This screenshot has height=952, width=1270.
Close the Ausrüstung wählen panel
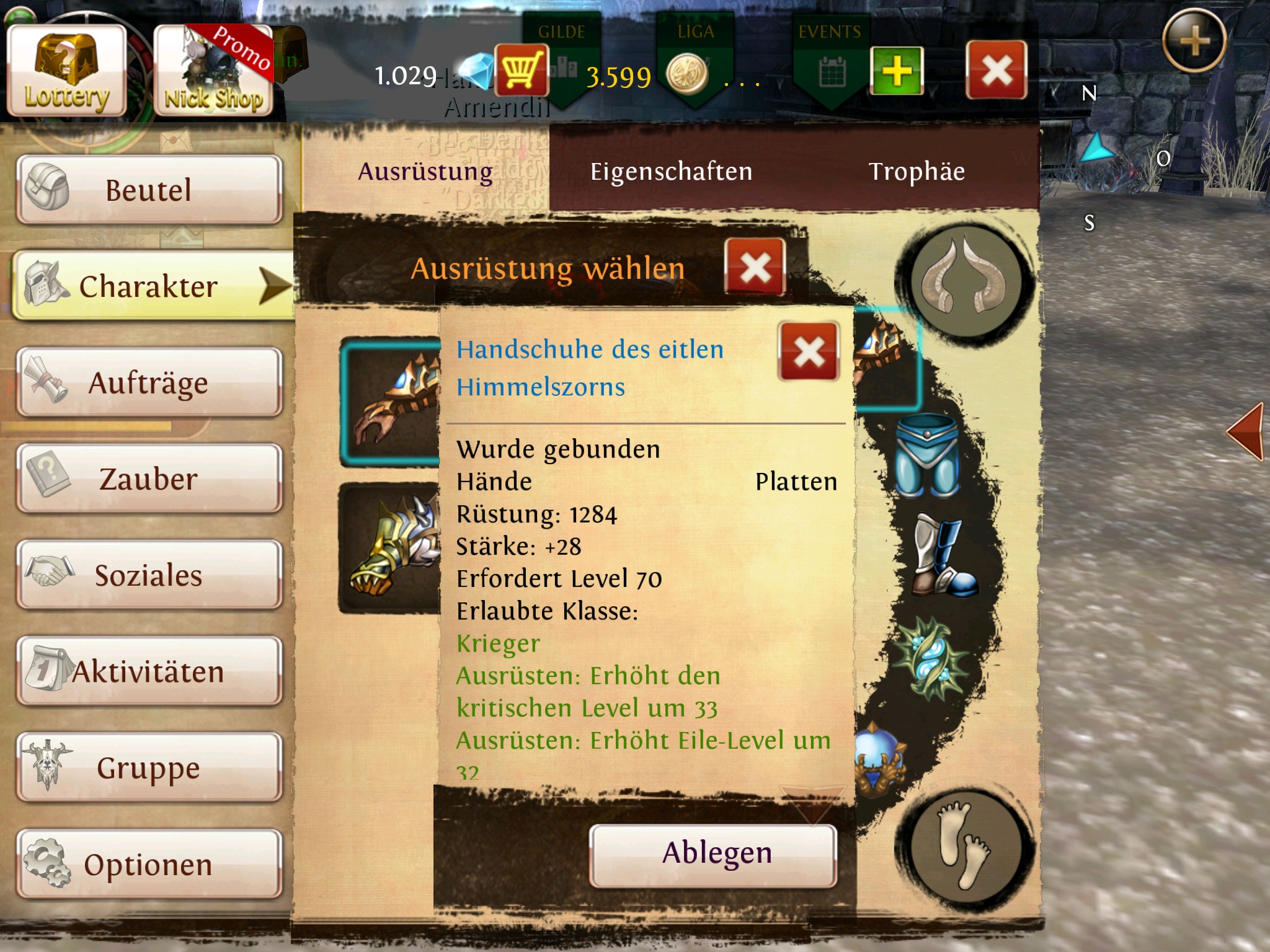click(x=755, y=268)
